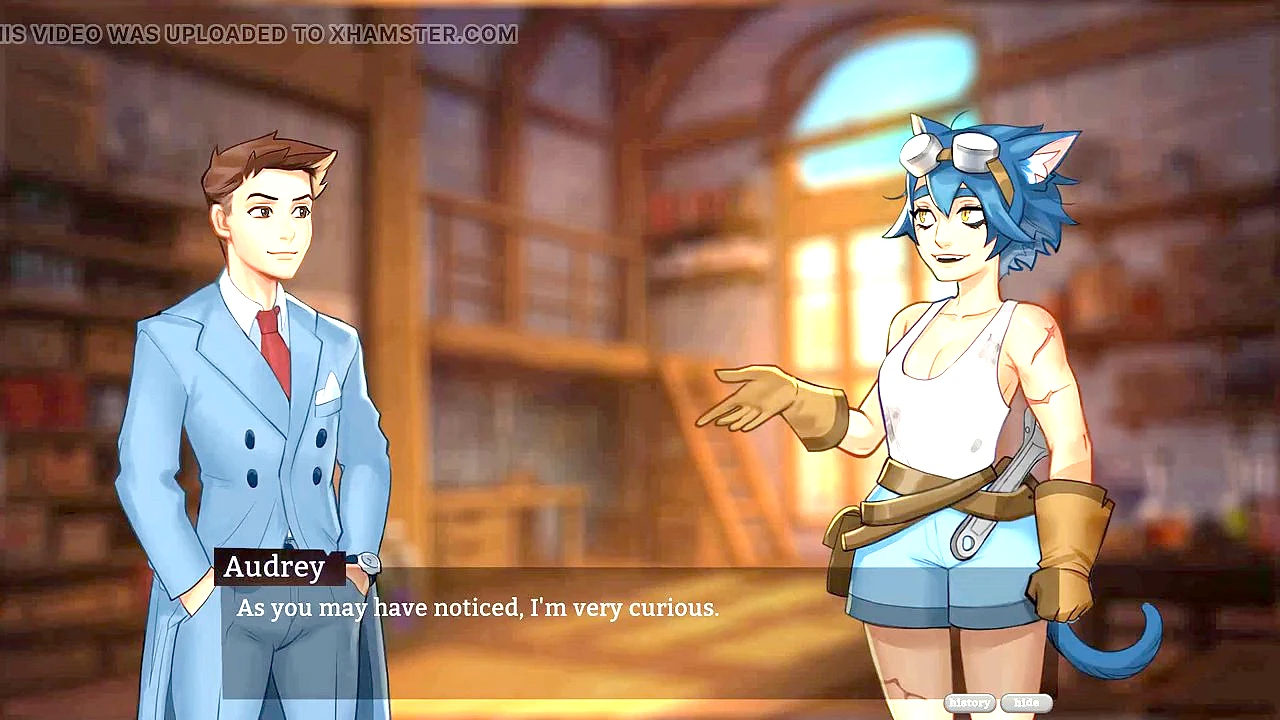Hide the dialogue text box

coord(1026,703)
